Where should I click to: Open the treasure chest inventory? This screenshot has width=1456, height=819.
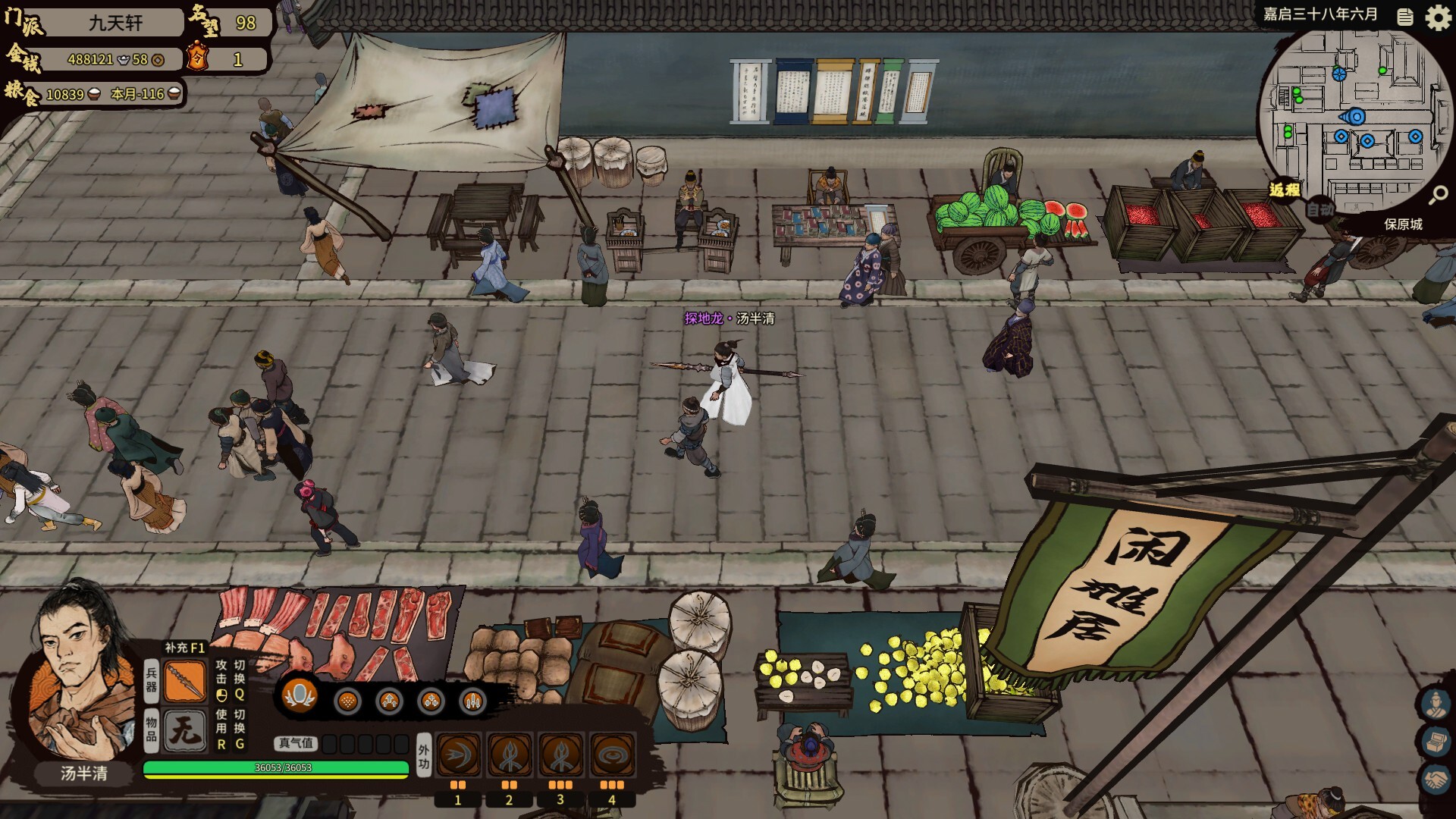pos(1435,742)
